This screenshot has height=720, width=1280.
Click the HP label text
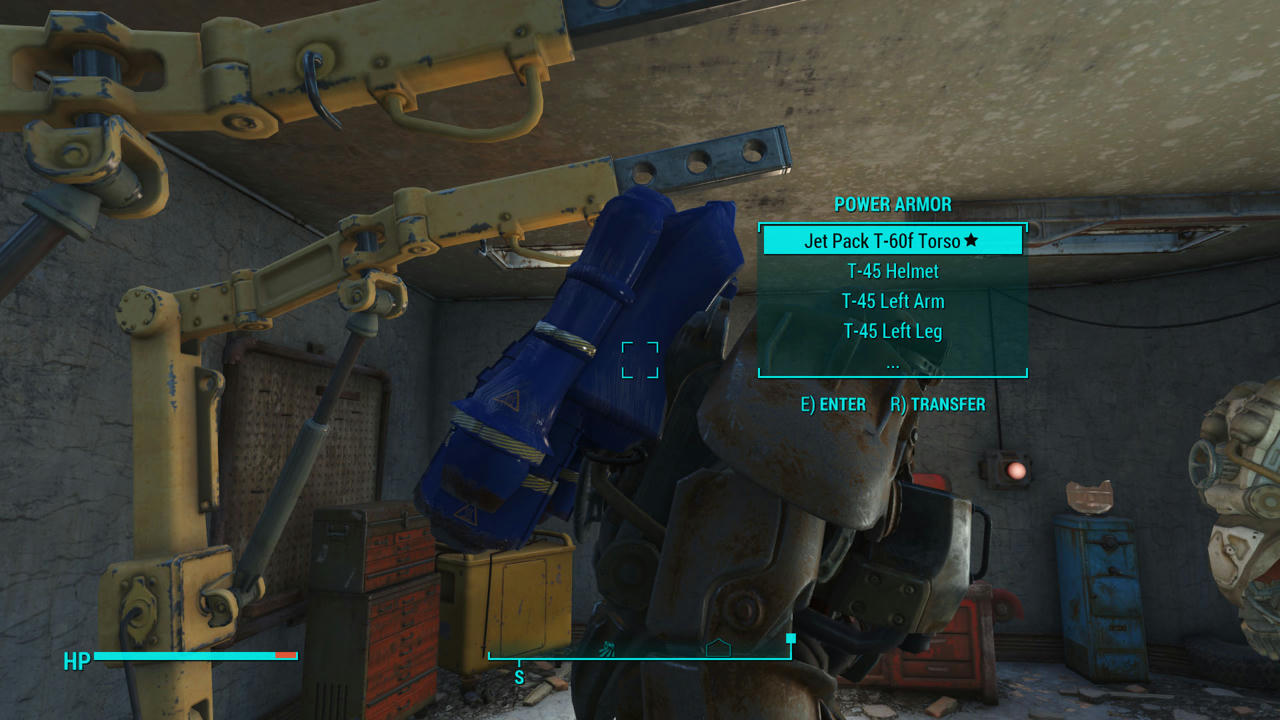click(x=76, y=658)
